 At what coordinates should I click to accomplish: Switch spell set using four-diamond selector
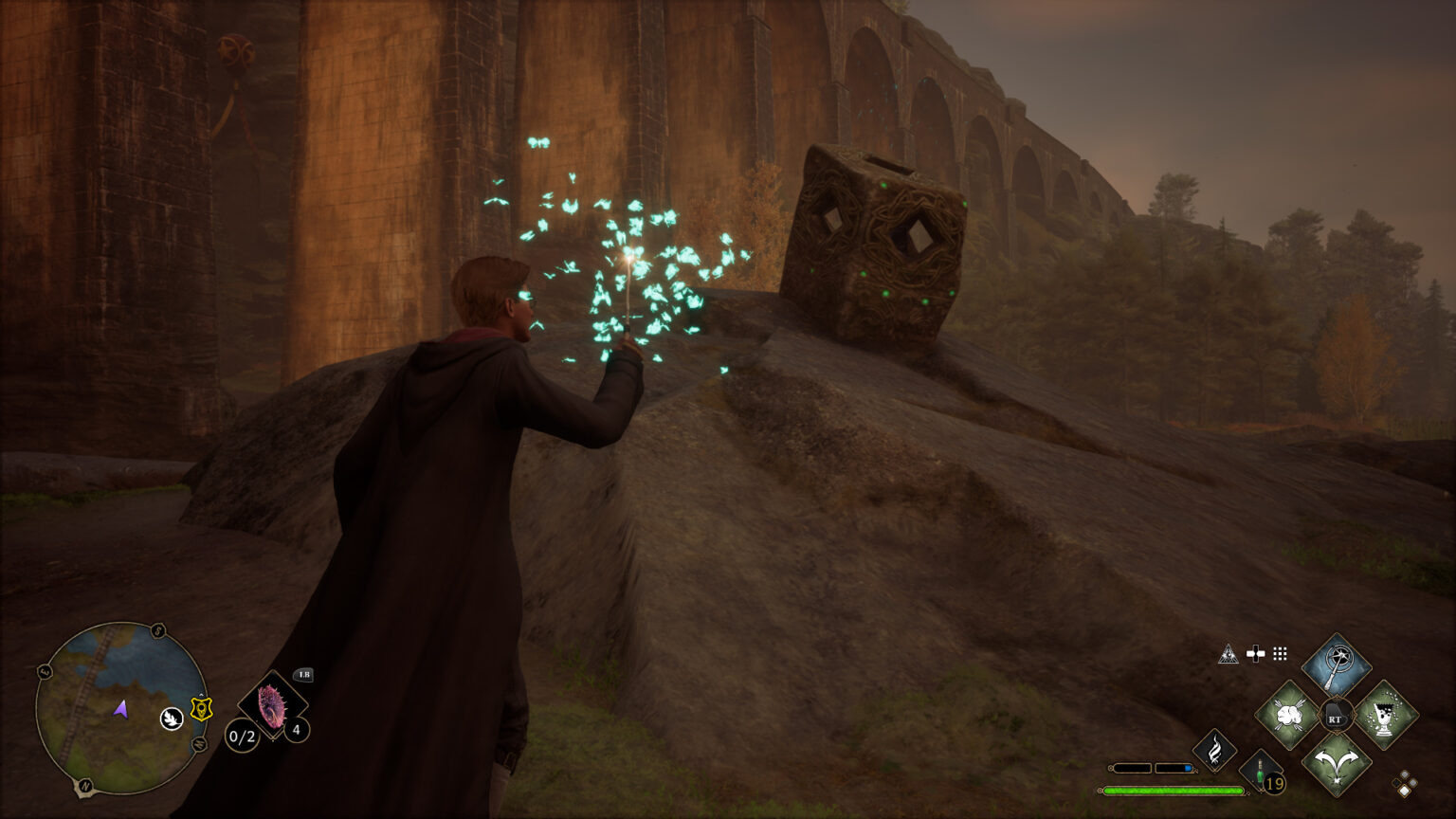1404,784
